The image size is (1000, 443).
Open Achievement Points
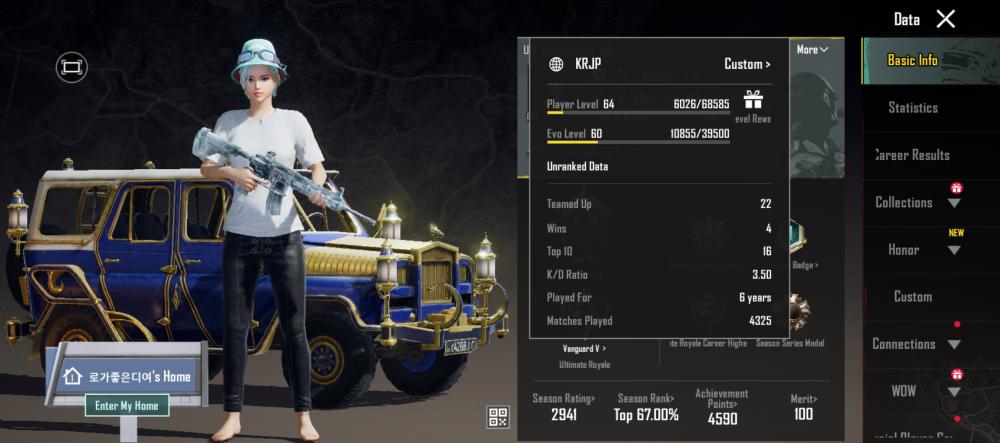tap(721, 408)
